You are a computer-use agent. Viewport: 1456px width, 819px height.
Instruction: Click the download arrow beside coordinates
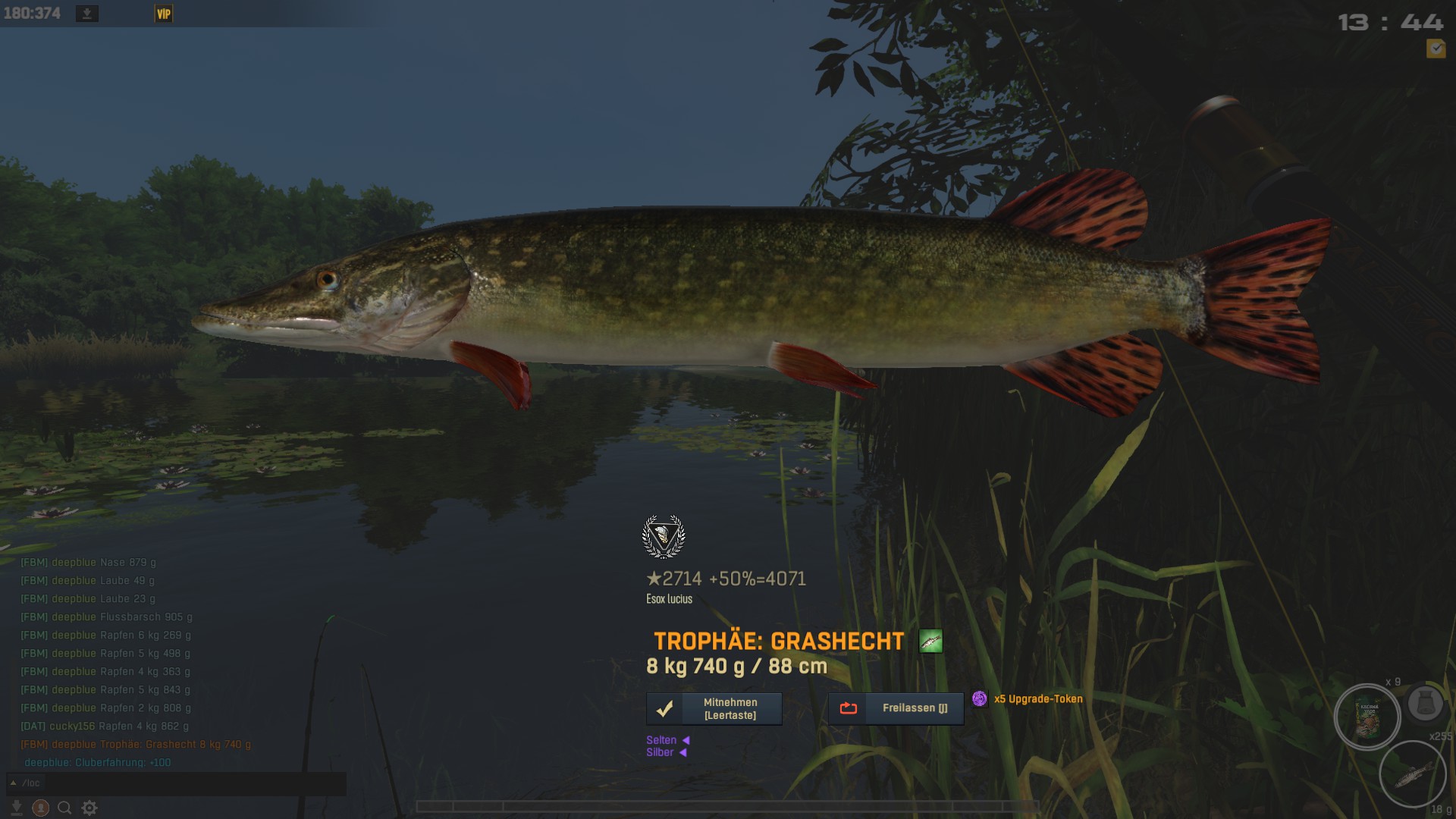(x=87, y=14)
